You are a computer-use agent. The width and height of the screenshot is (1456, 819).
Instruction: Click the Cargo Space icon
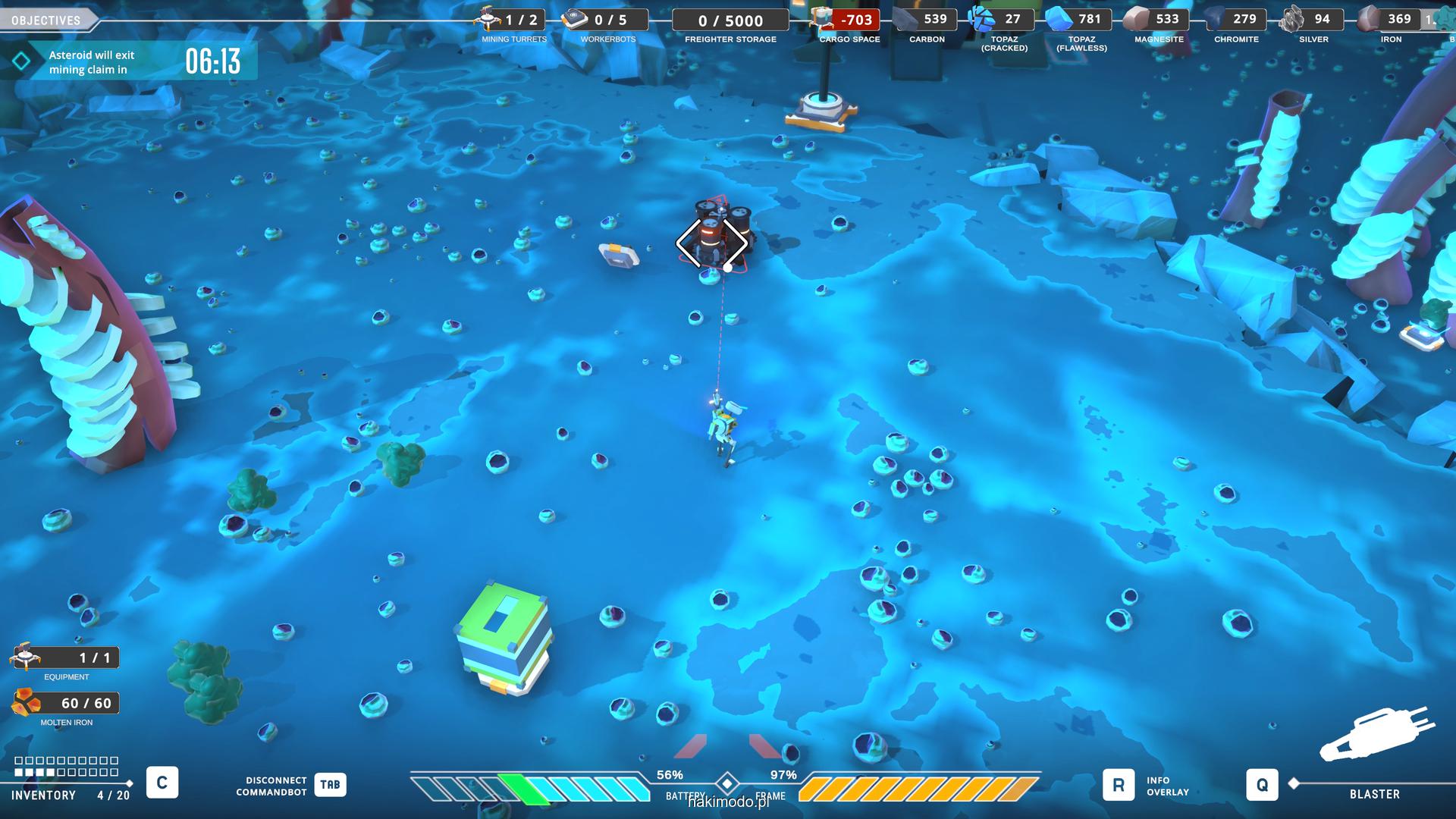point(821,18)
